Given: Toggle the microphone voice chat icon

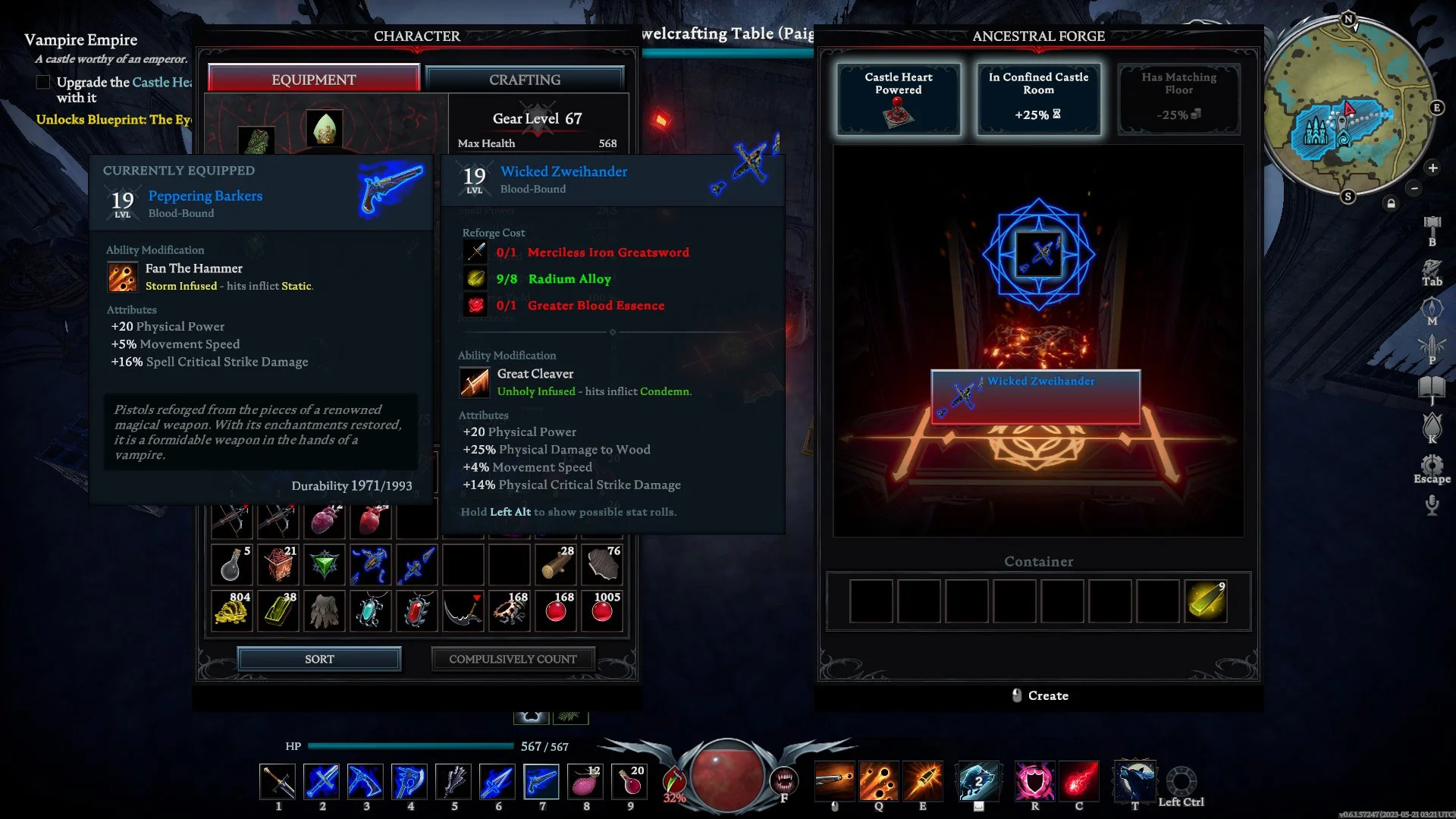Looking at the screenshot, I should pos(1432,504).
